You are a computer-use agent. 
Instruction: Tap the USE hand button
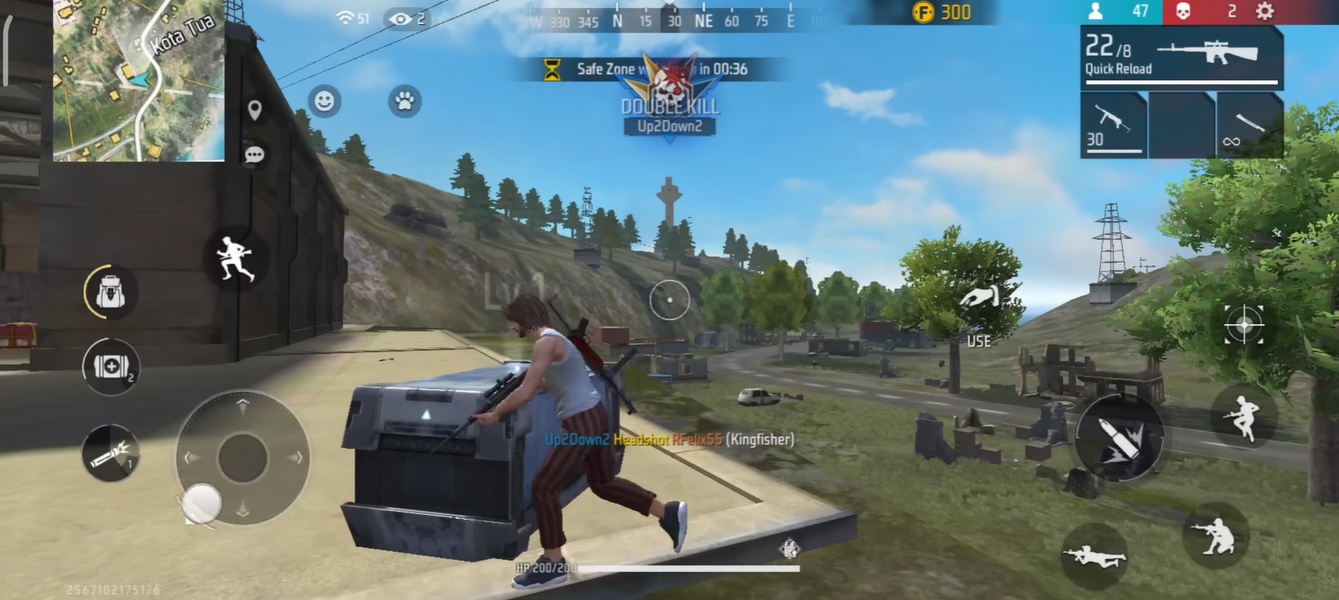coord(979,305)
